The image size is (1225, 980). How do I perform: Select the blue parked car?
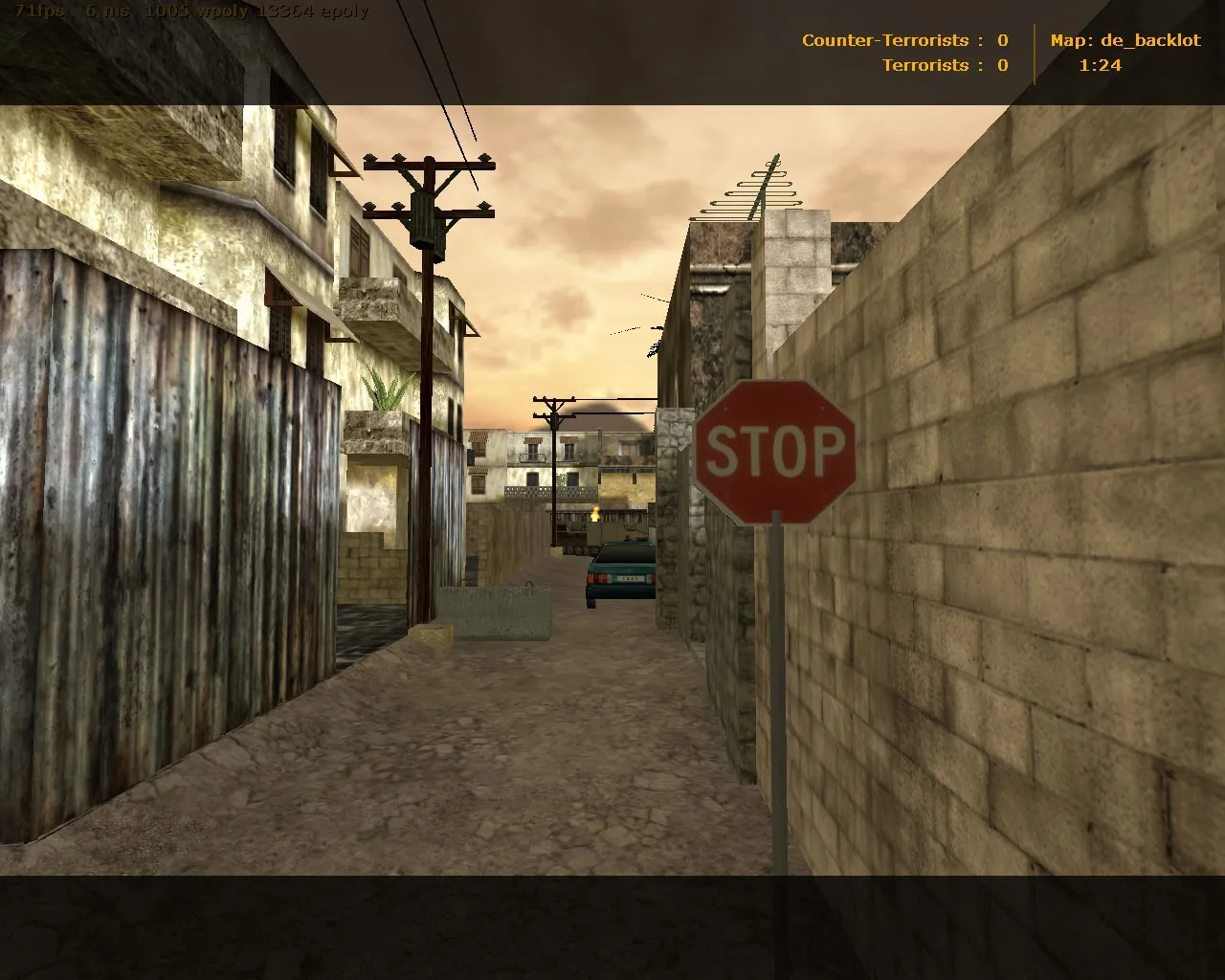[619, 569]
